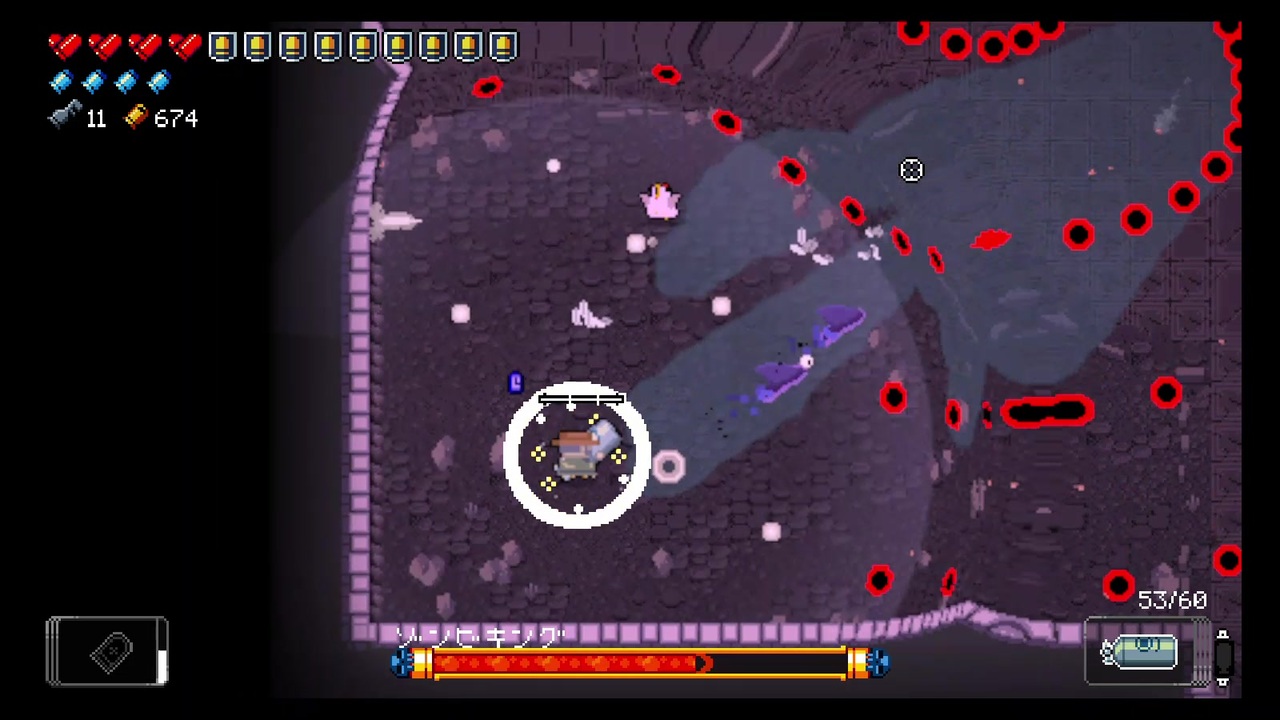The width and height of the screenshot is (1280, 720).
Task: Select the 53/60 ammo counter
Action: click(x=1170, y=599)
